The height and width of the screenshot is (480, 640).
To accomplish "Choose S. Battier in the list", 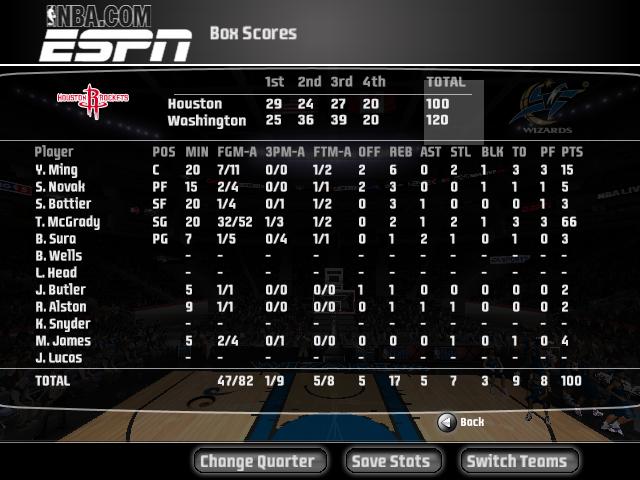I will [63, 204].
